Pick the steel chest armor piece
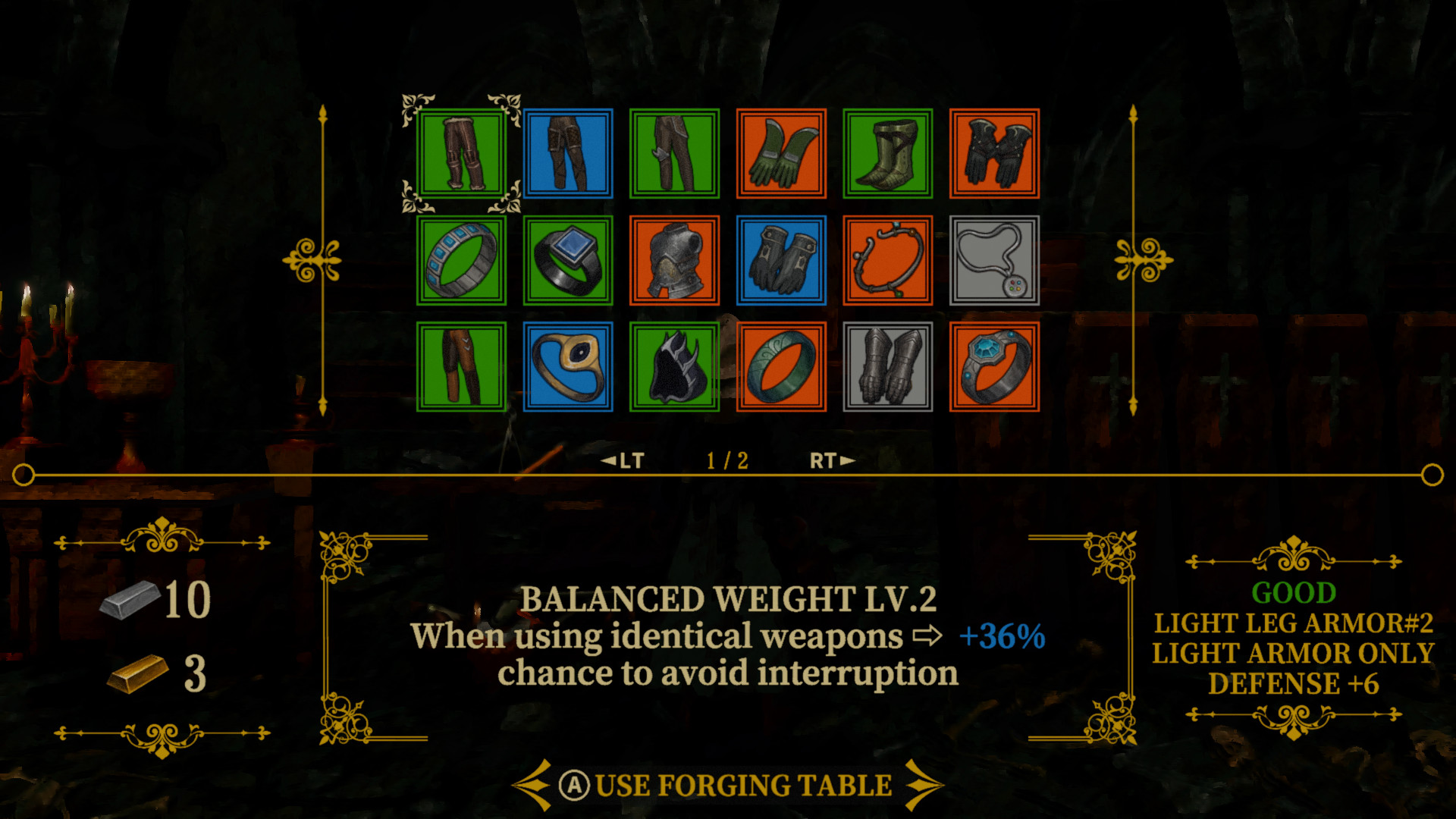The width and height of the screenshot is (1456, 819). [x=674, y=262]
